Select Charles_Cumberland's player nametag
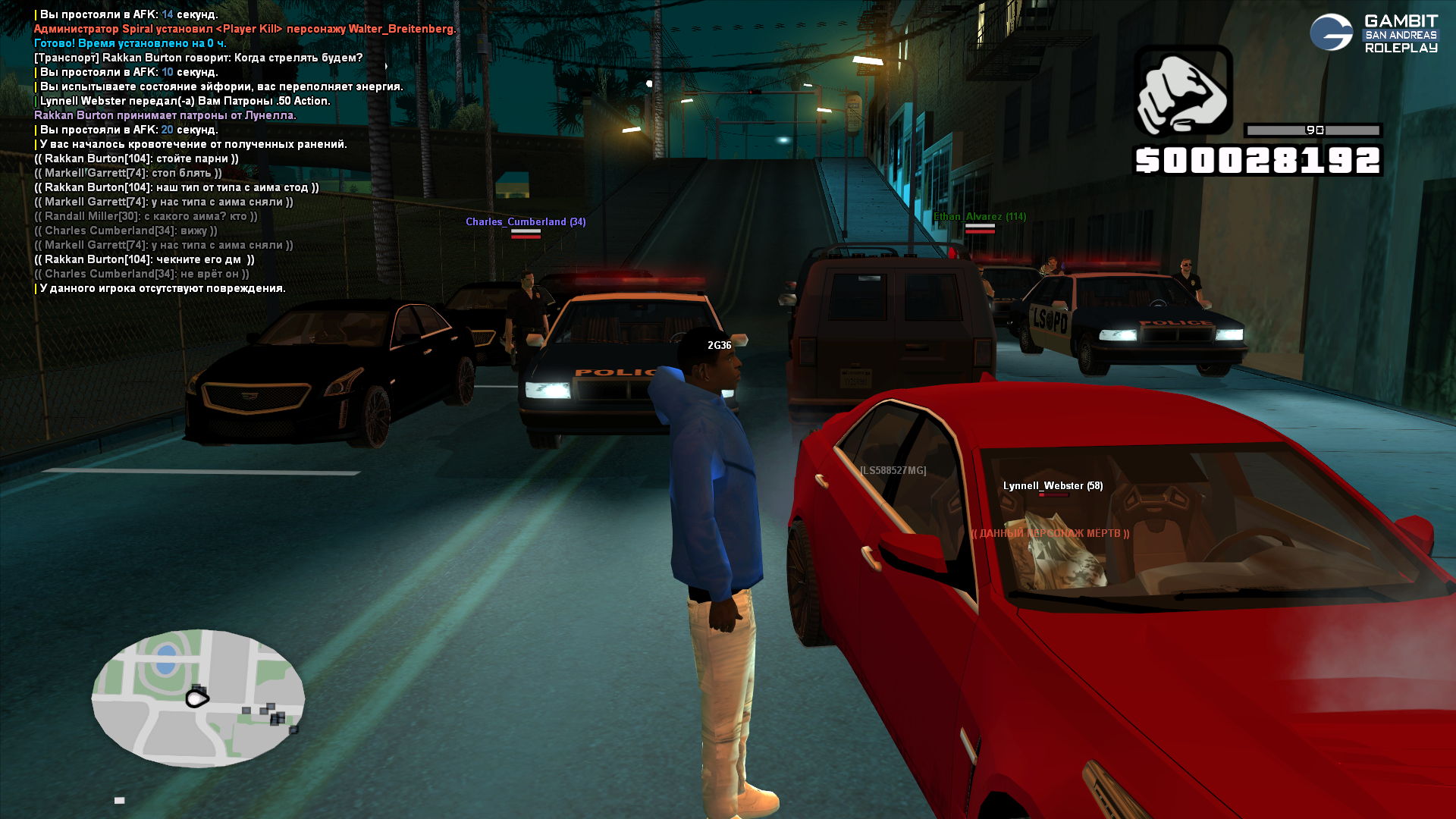Viewport: 1456px width, 819px height. click(525, 221)
